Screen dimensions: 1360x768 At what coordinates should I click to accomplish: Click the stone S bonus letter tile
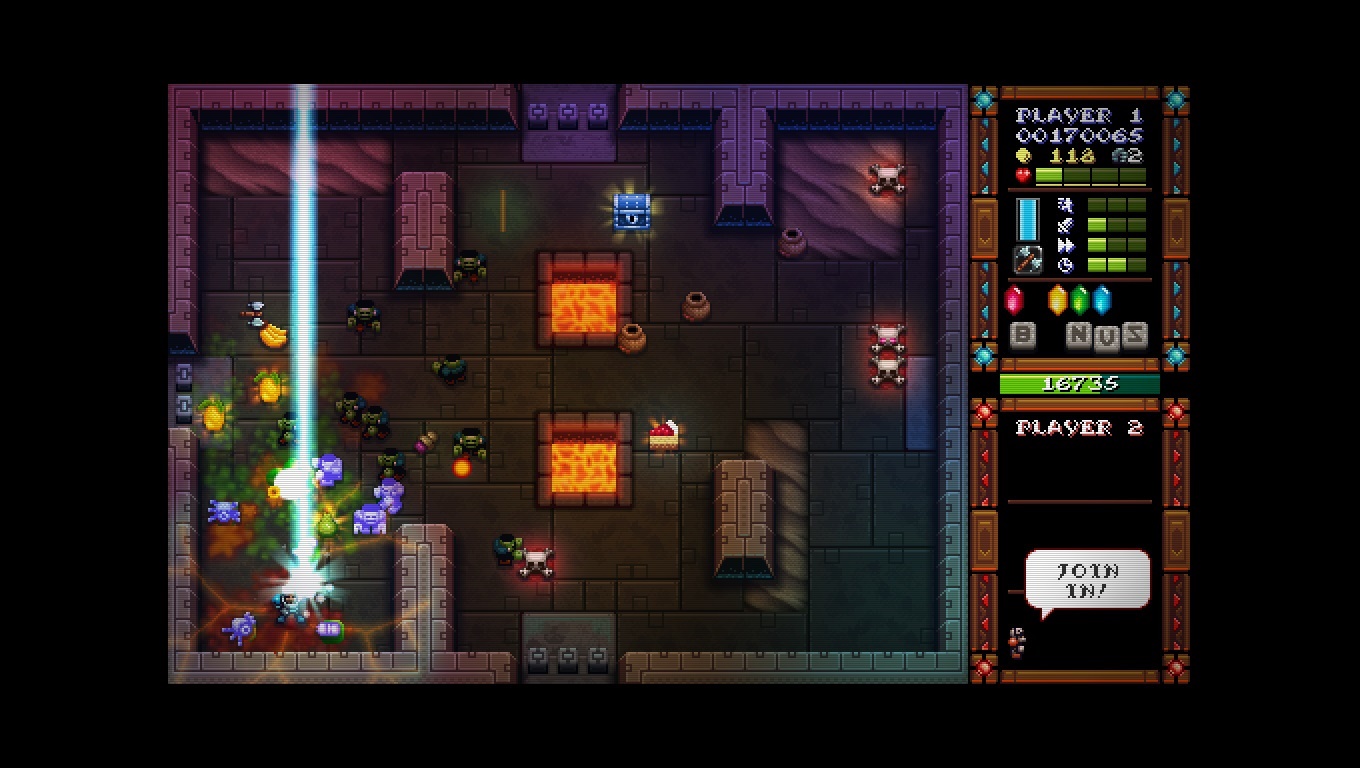1133,334
